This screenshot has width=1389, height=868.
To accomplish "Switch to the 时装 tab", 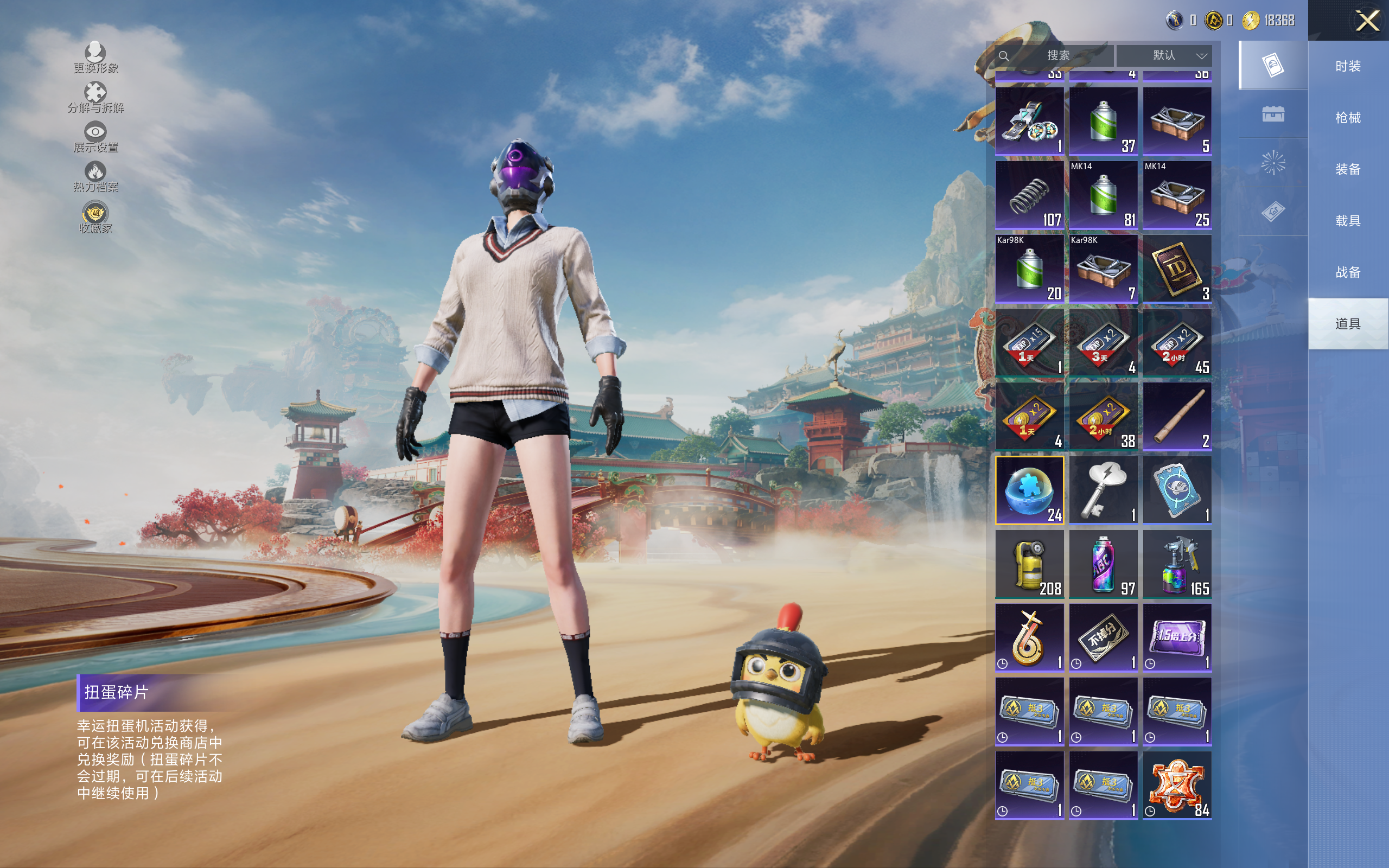I will pyautogui.click(x=1348, y=66).
